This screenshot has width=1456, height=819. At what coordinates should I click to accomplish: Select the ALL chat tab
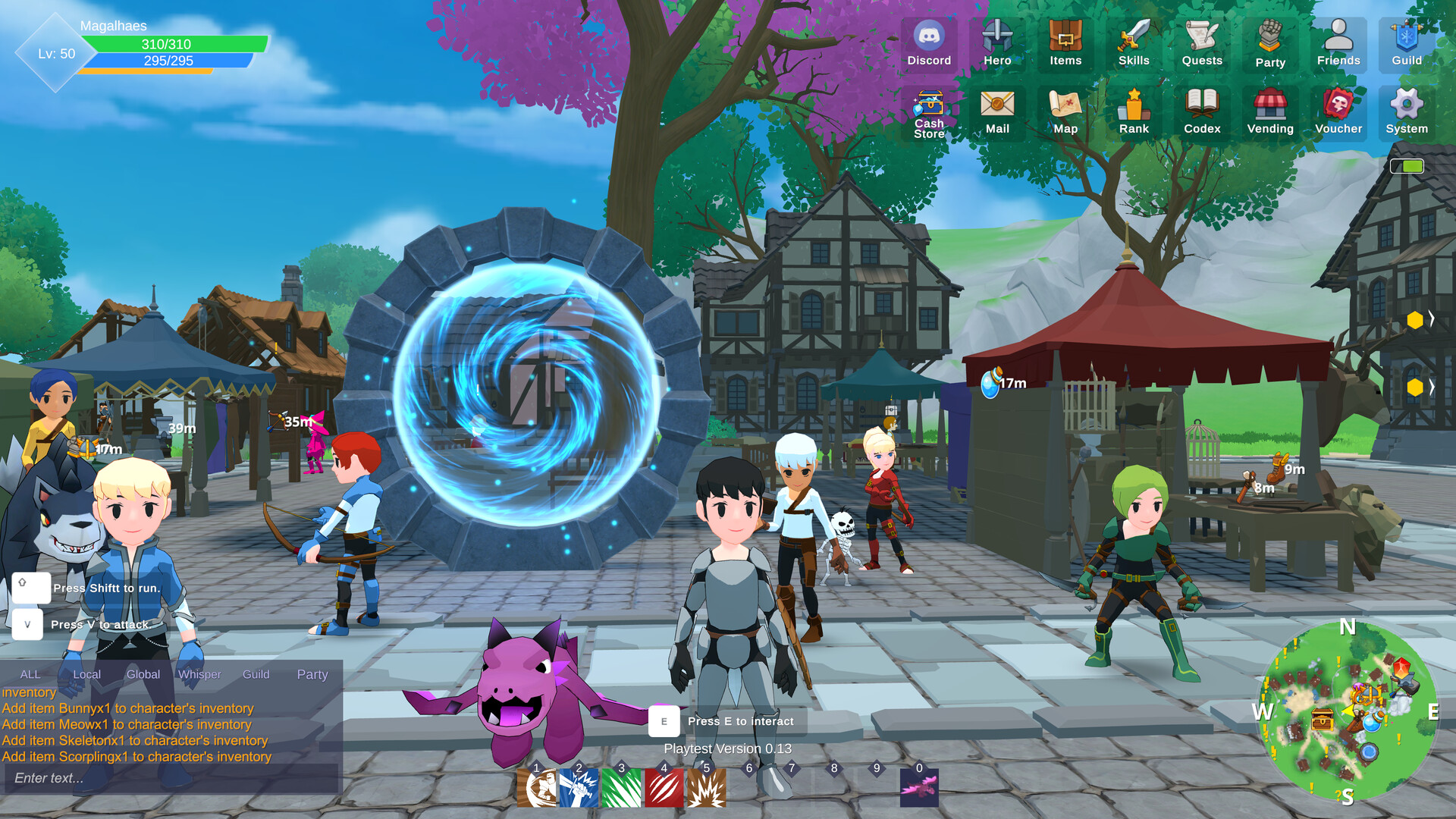point(31,673)
